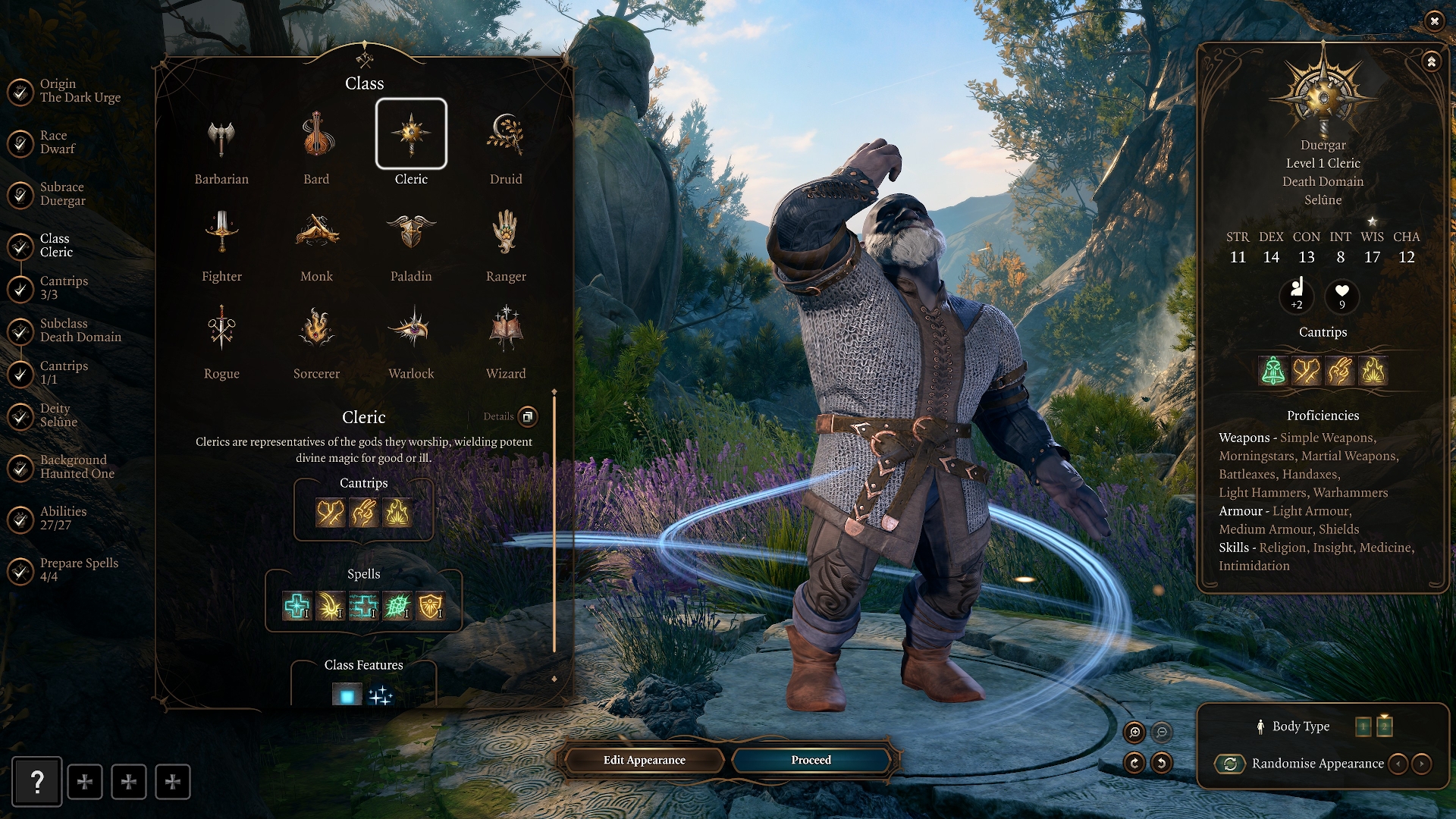Viewport: 1456px width, 819px height.
Task: Select the Druid class icon
Action: tap(505, 136)
